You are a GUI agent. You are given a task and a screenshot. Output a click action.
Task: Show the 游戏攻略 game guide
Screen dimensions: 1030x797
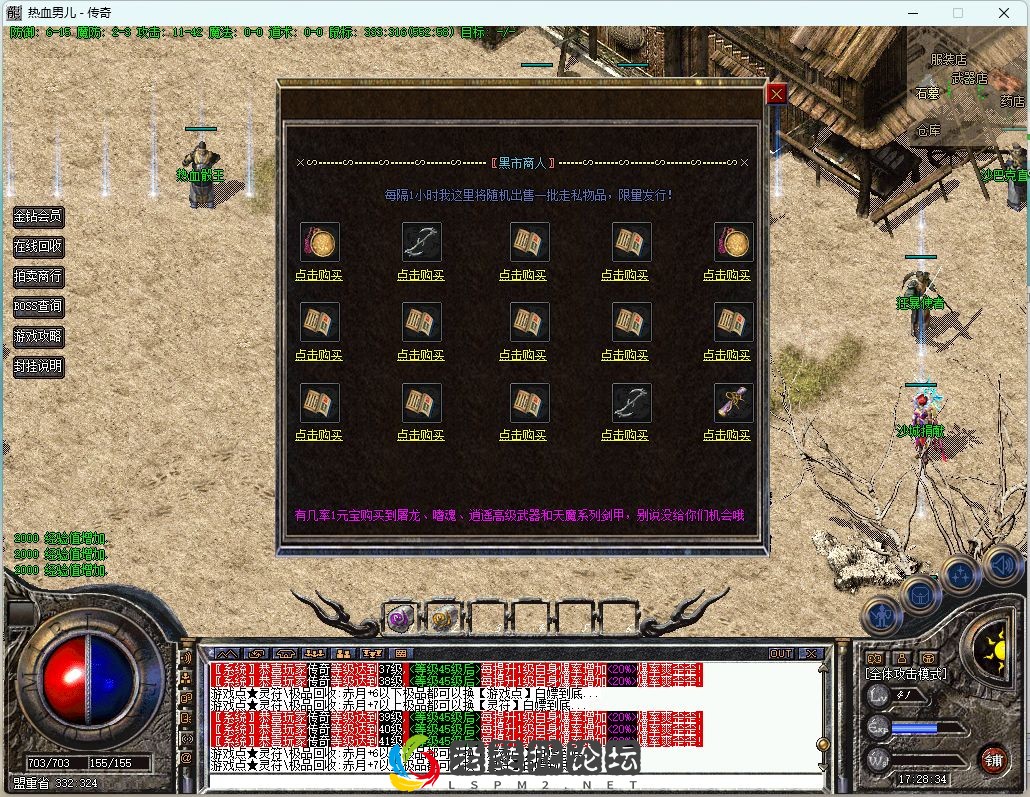pyautogui.click(x=38, y=336)
